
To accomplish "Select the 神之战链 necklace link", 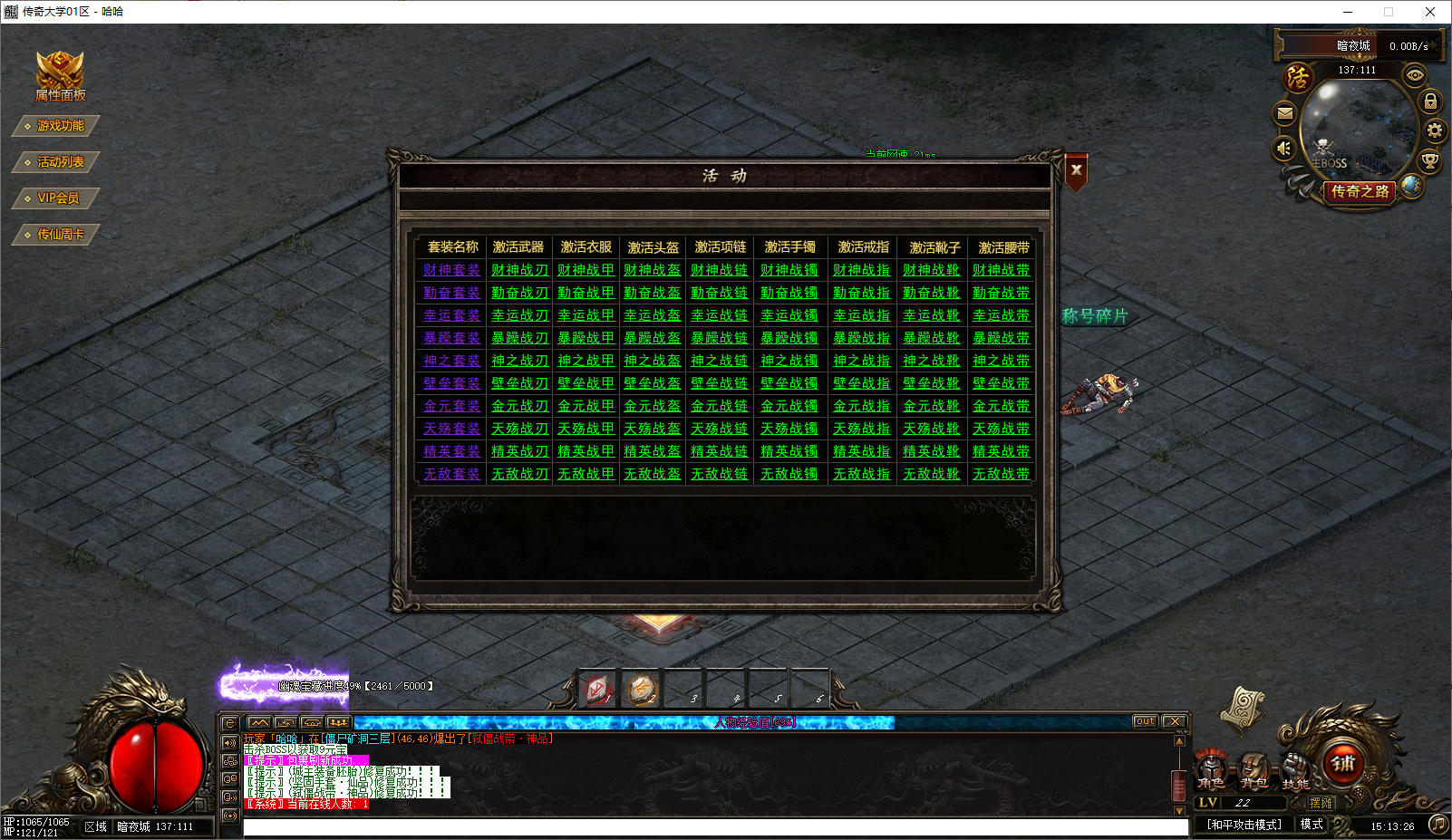I will [719, 361].
